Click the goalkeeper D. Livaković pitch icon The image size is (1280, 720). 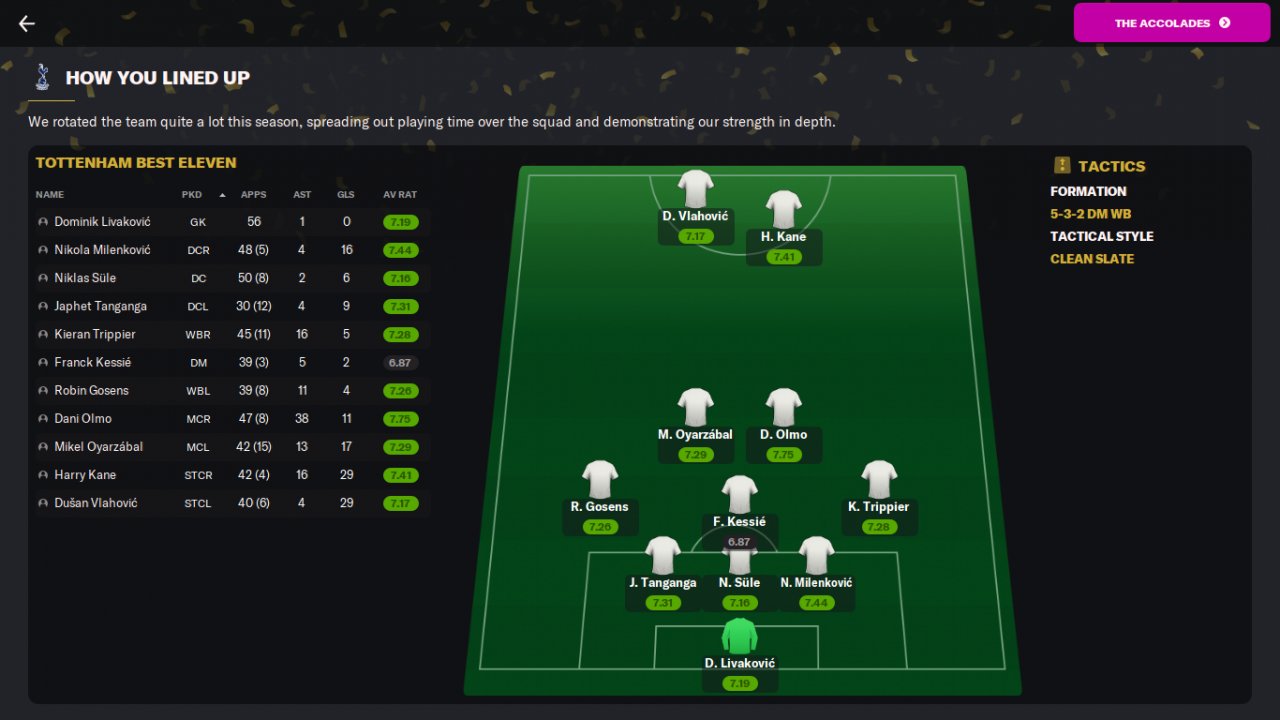pos(739,637)
